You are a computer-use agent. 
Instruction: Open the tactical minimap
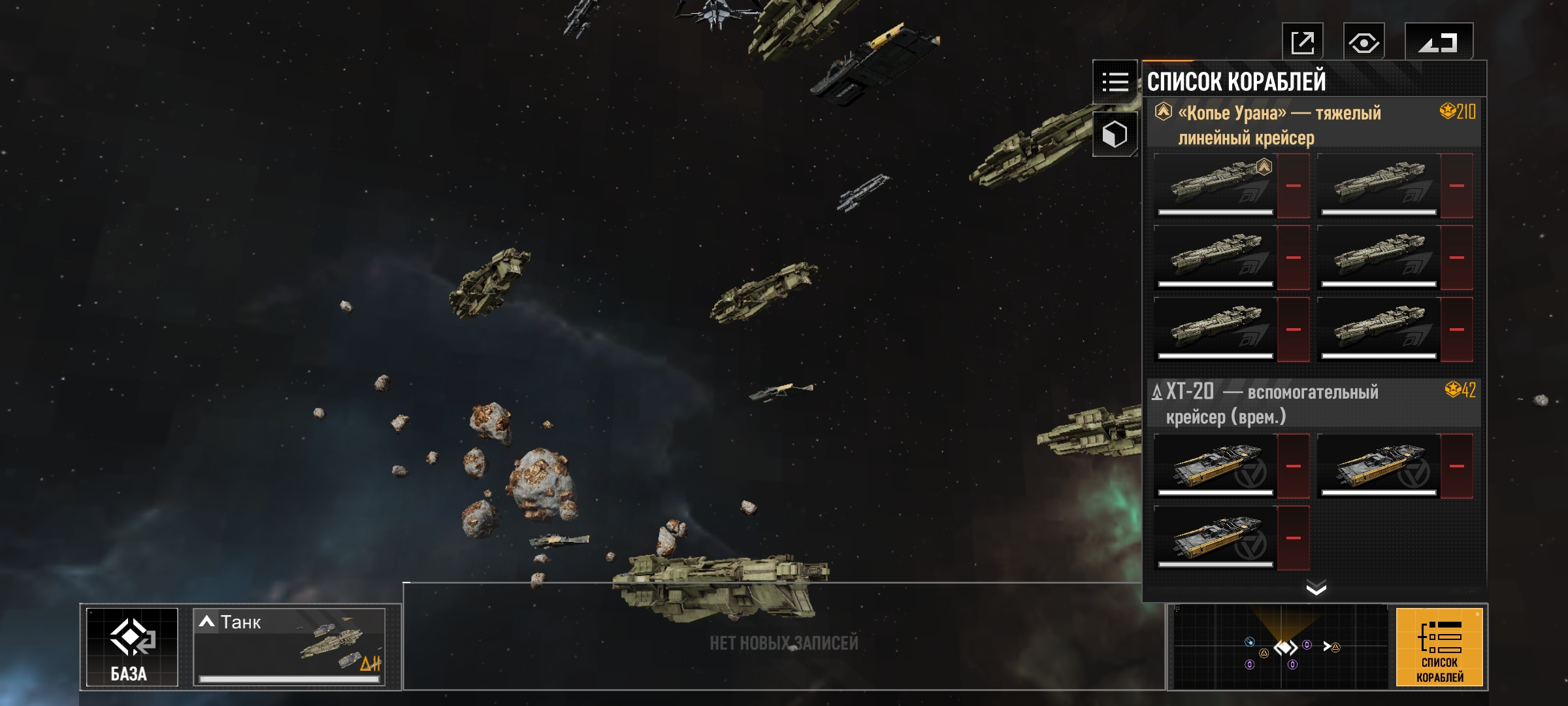pos(1281,647)
